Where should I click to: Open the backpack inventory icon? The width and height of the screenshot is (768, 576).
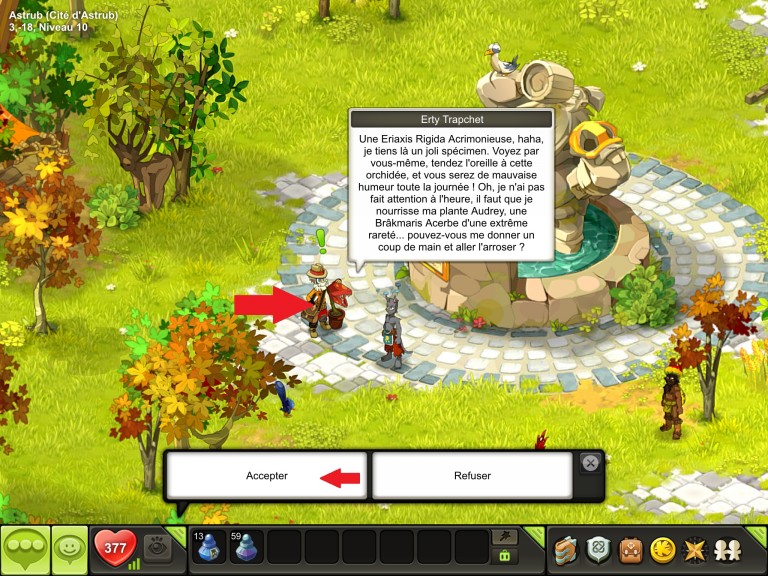[x=631, y=550]
